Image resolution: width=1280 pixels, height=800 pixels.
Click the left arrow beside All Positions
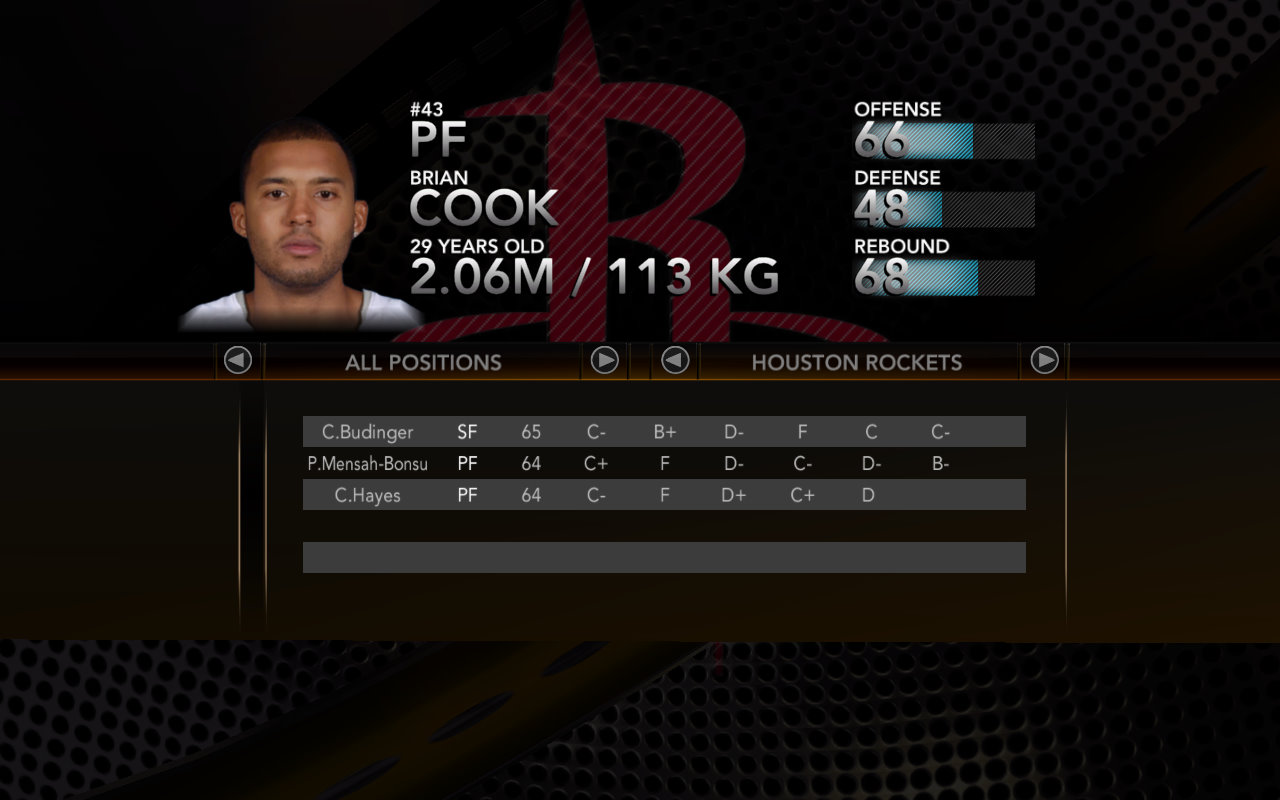tap(238, 360)
